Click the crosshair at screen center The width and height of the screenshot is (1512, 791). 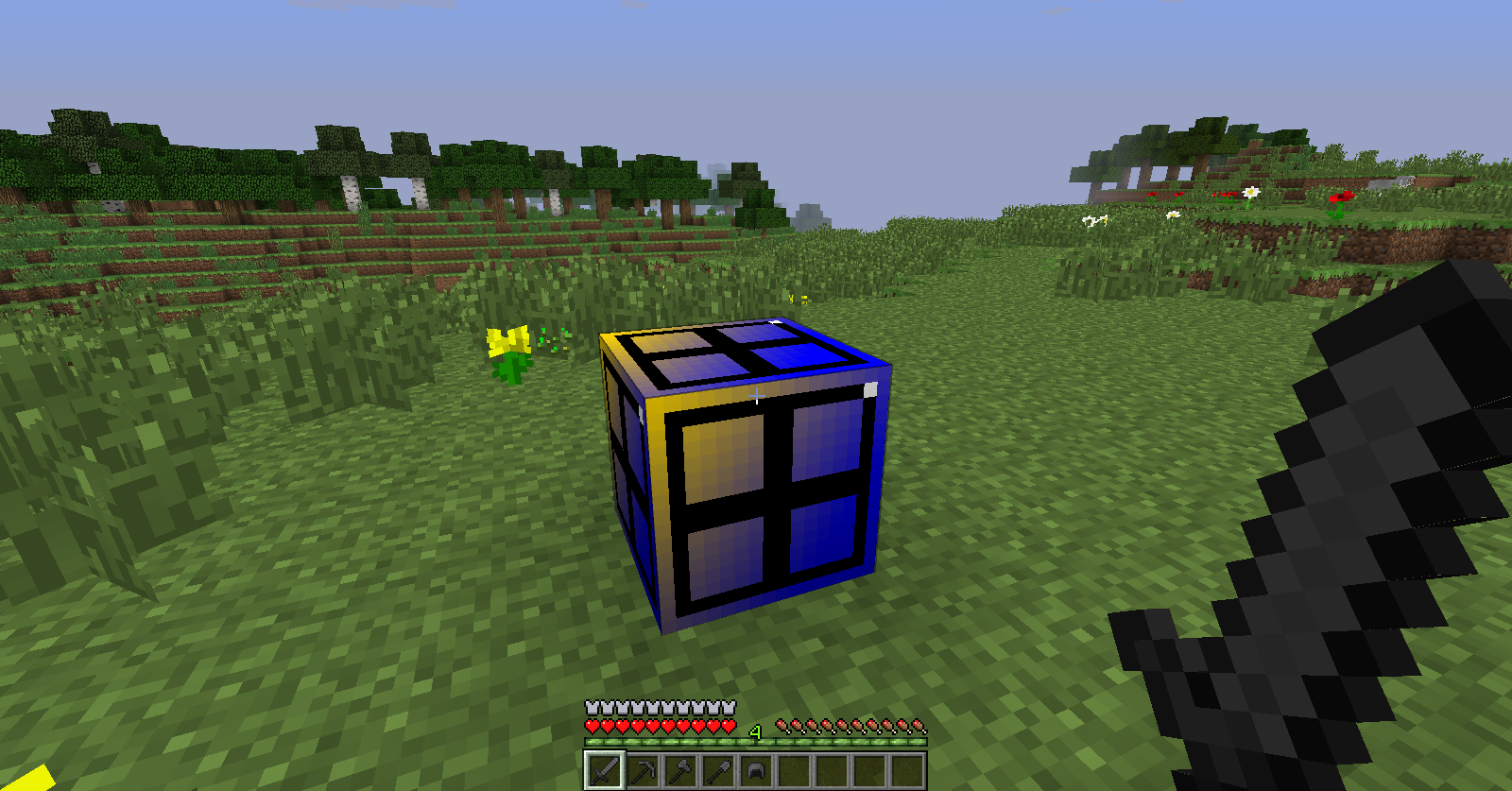pyautogui.click(x=756, y=397)
